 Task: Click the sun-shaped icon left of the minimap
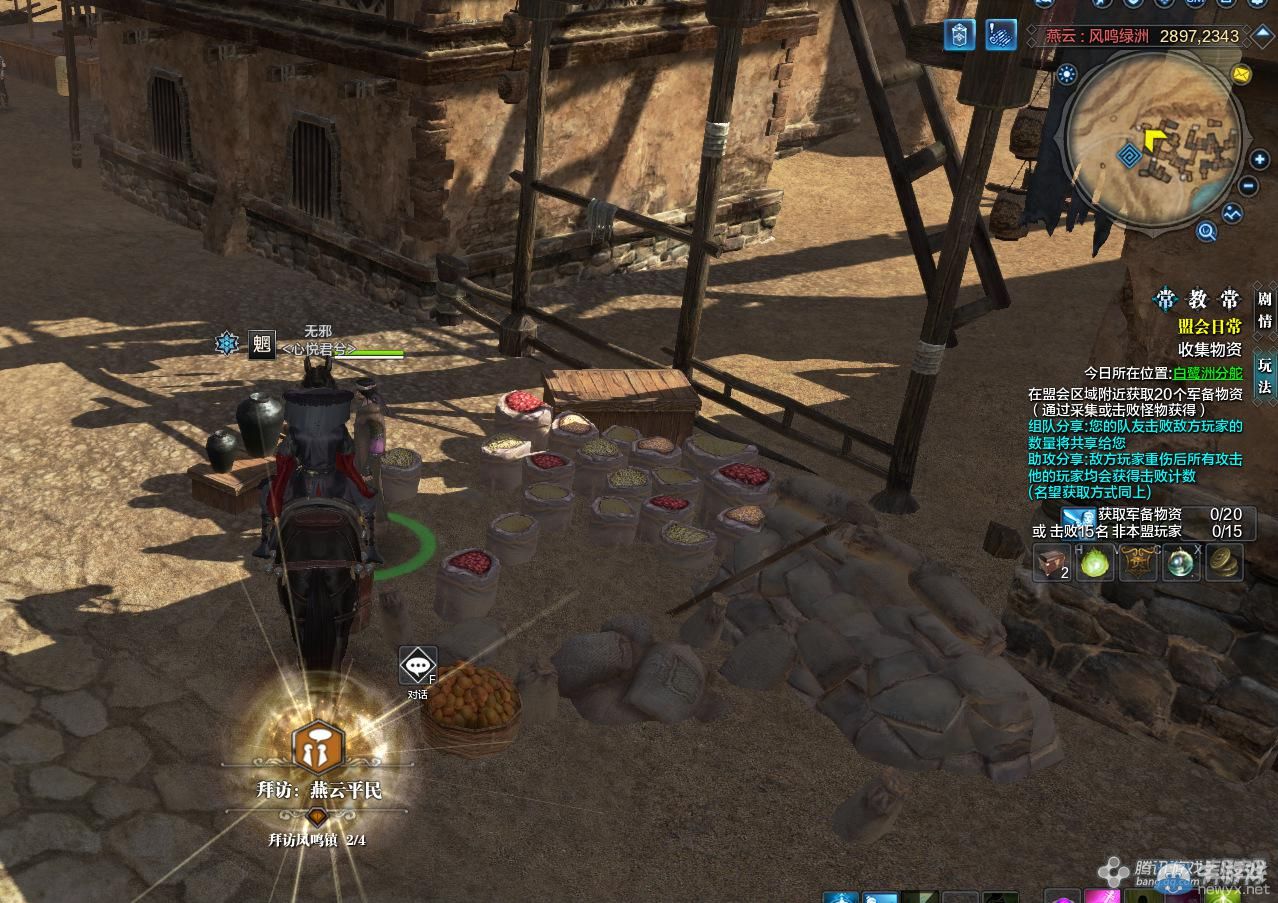click(1066, 73)
